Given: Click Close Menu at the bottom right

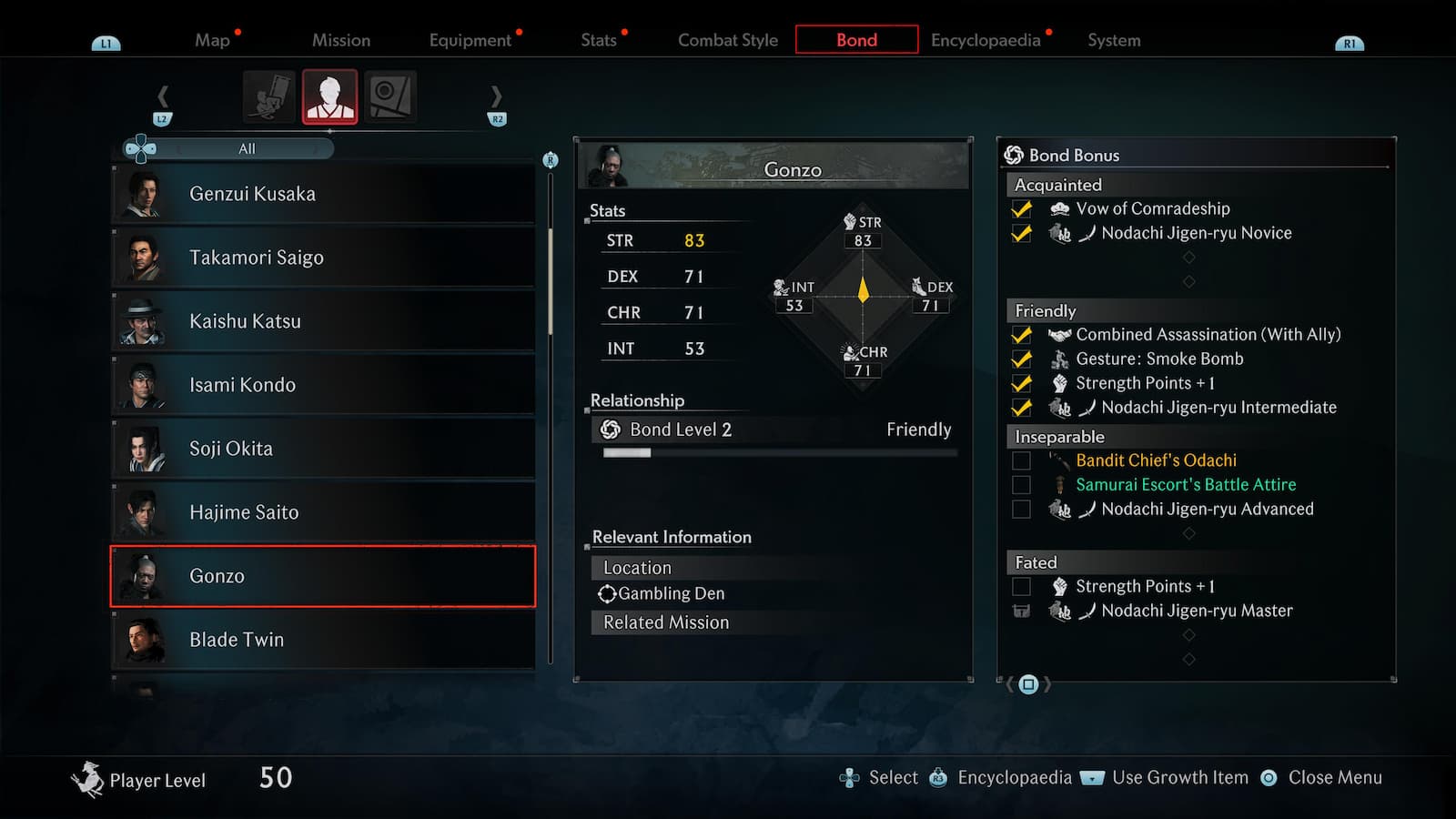Looking at the screenshot, I should point(1335,778).
